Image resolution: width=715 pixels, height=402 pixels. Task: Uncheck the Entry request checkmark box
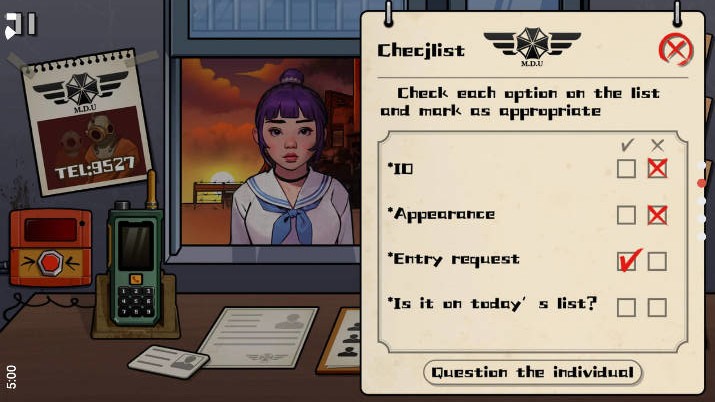click(x=626, y=261)
